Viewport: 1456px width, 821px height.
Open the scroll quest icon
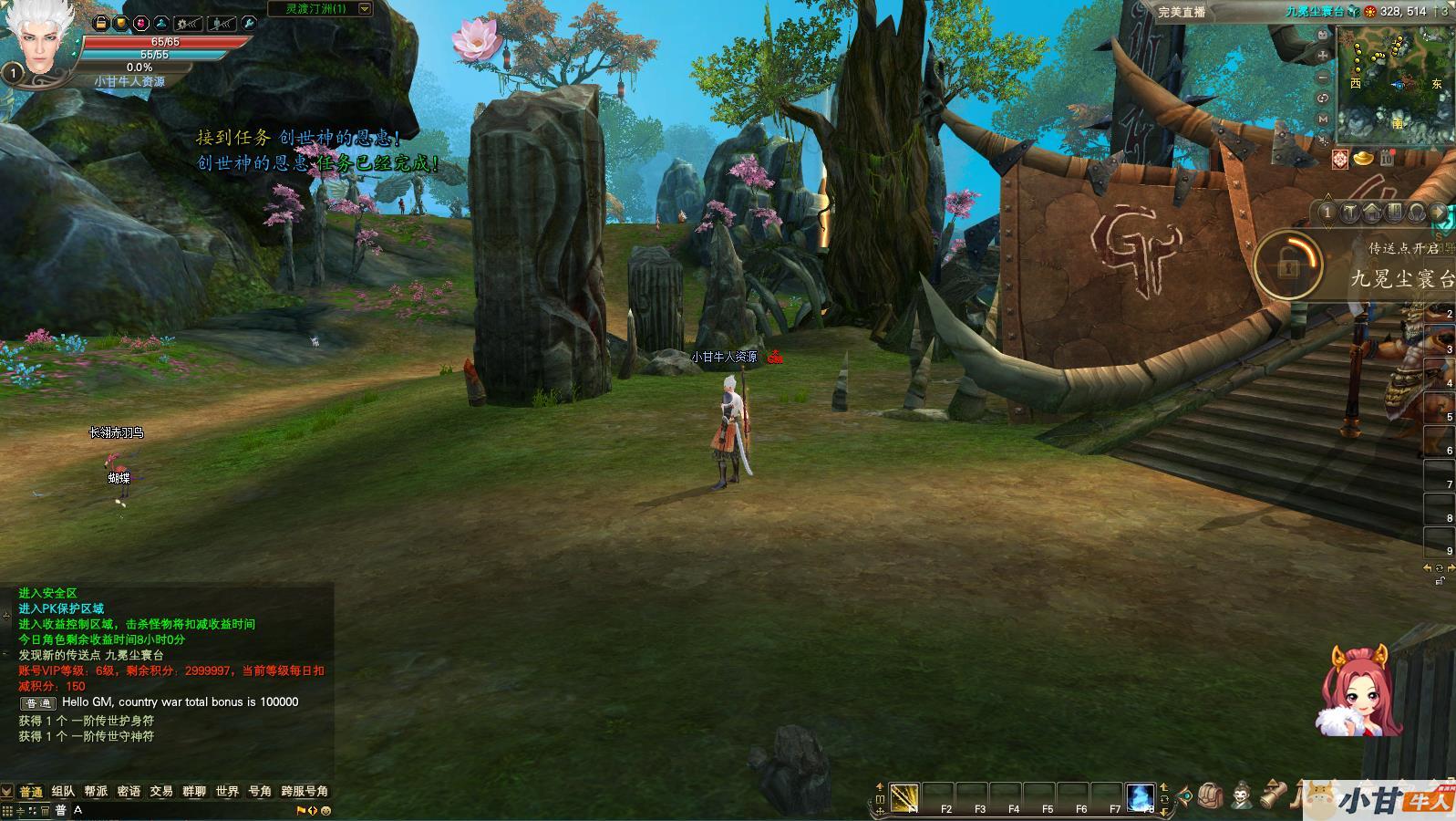(x=1274, y=796)
